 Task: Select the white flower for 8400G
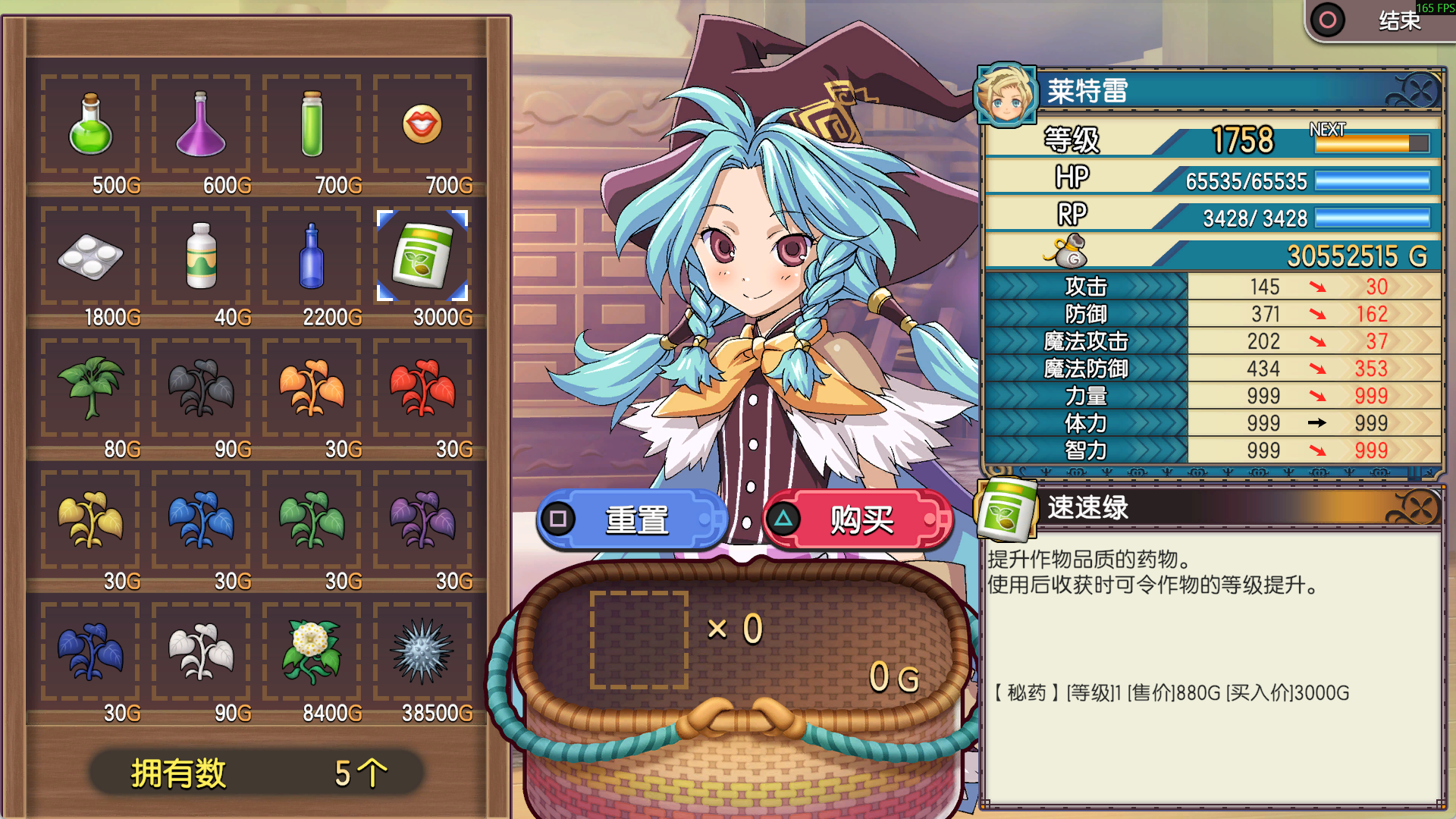point(312,653)
